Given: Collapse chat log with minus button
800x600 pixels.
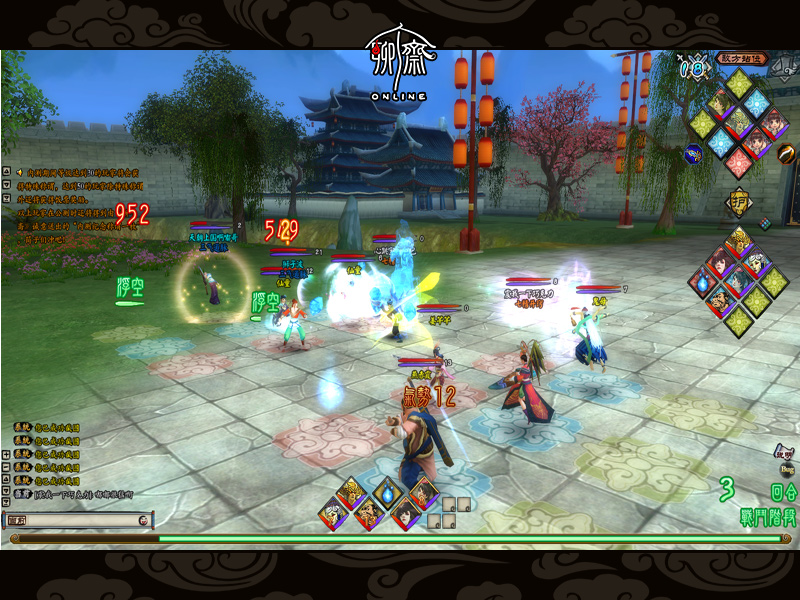Looking at the screenshot, I should [x=6, y=467].
